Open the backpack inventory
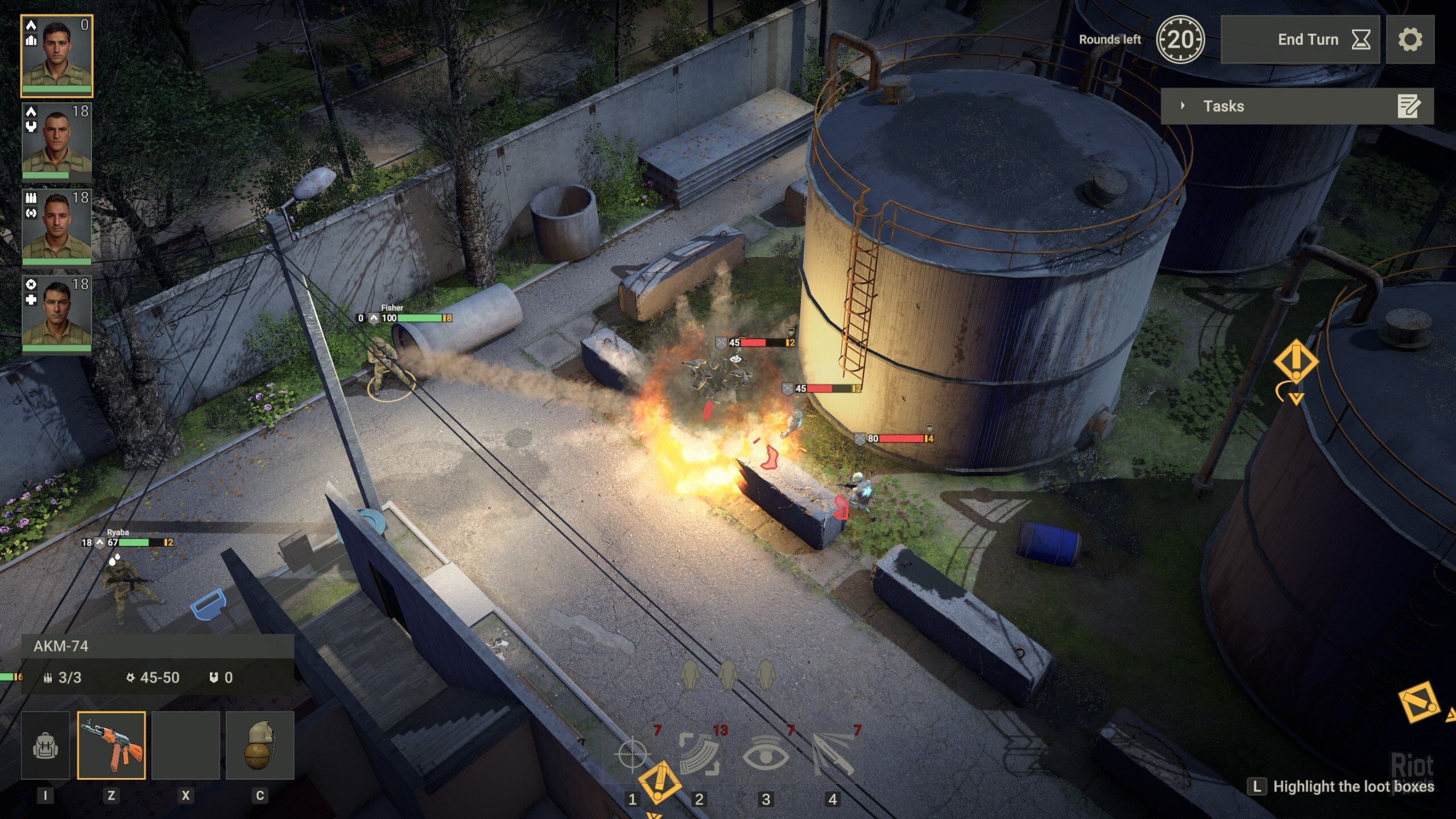The width and height of the screenshot is (1456, 819). [45, 745]
